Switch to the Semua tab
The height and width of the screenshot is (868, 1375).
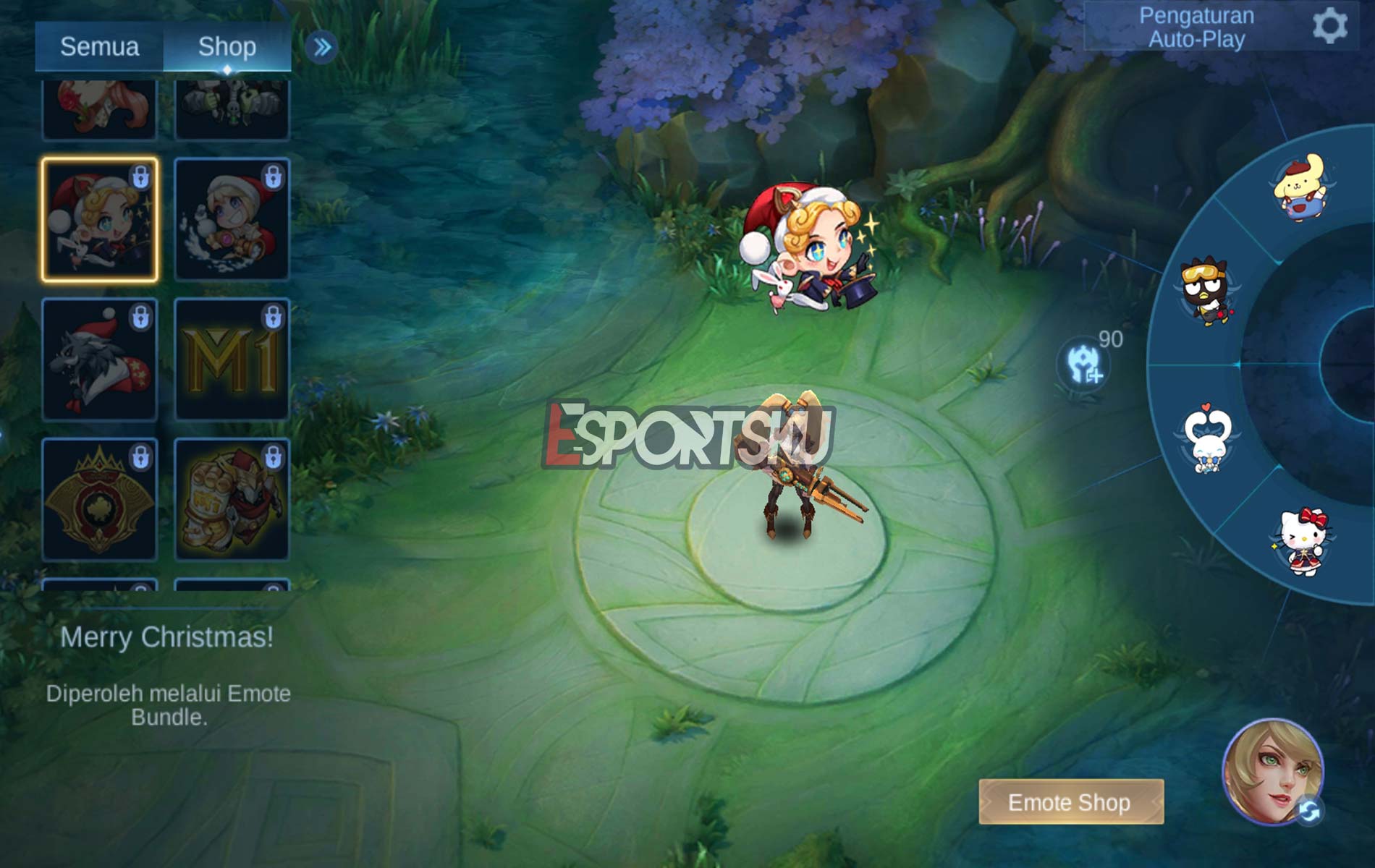(x=99, y=46)
